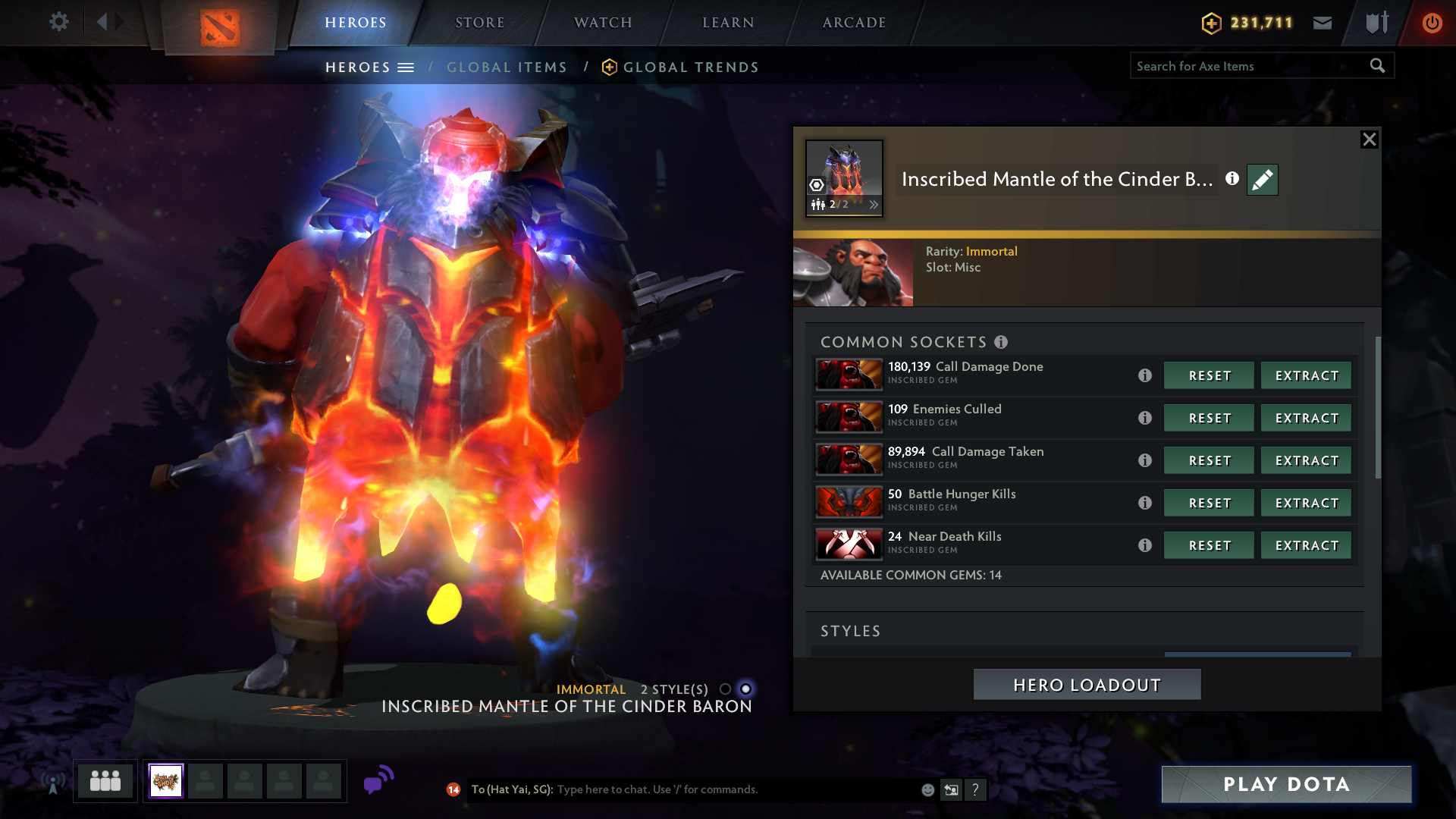1456x819 pixels.
Task: Show Global Trends page
Action: (690, 67)
